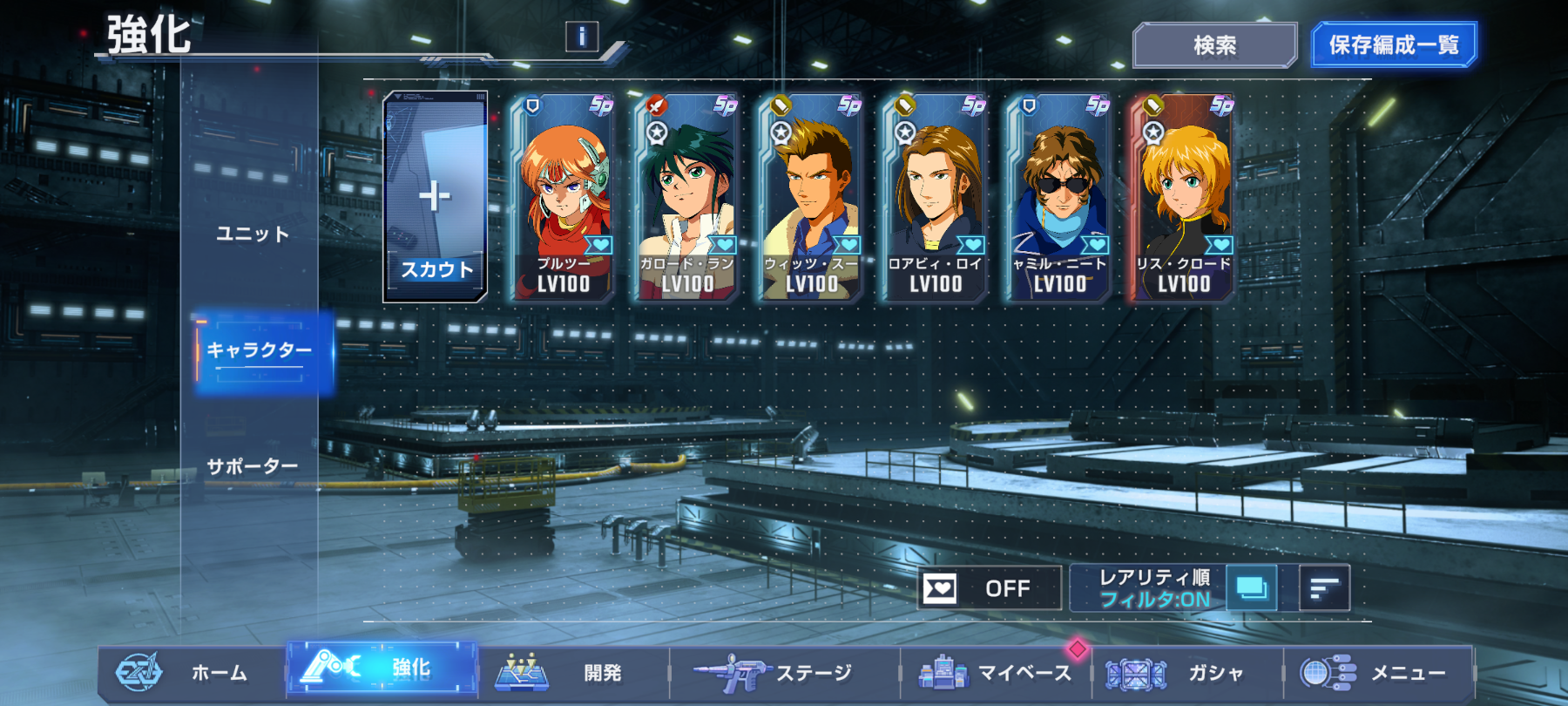Switch to the ユニット tab
Viewport: 1568px width, 706px height.
coord(253,234)
